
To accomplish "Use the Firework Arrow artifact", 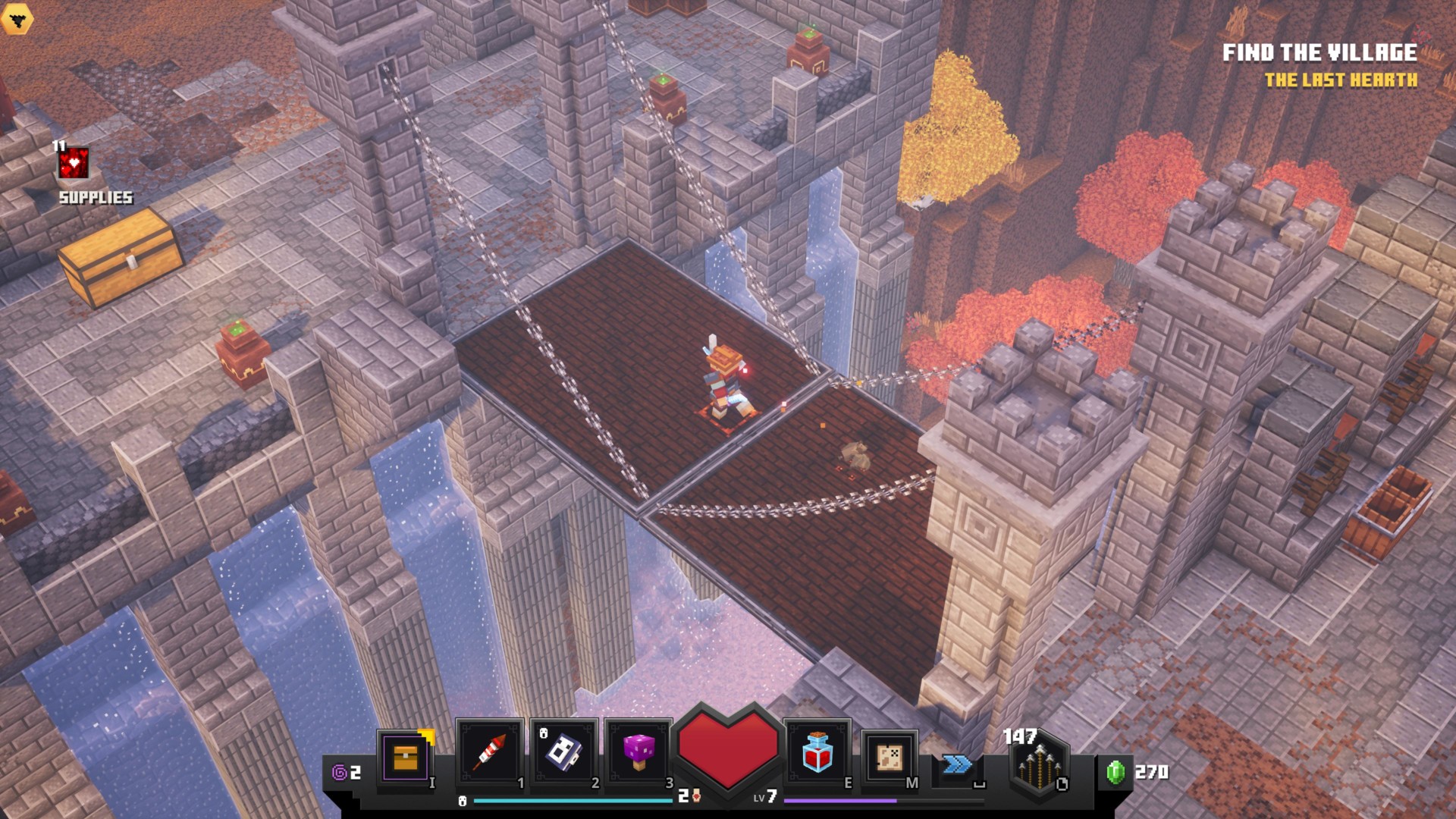I will [x=489, y=753].
